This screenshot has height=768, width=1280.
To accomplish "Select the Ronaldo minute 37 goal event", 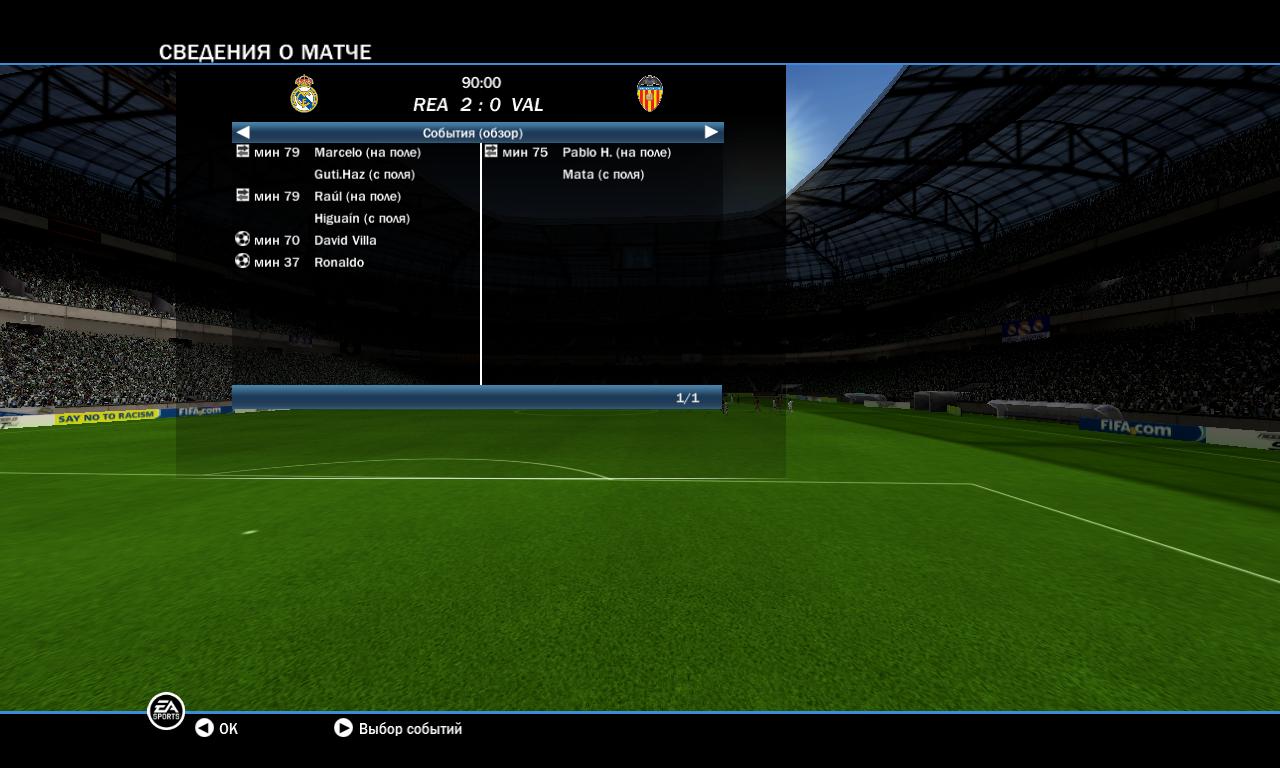I will pos(339,262).
